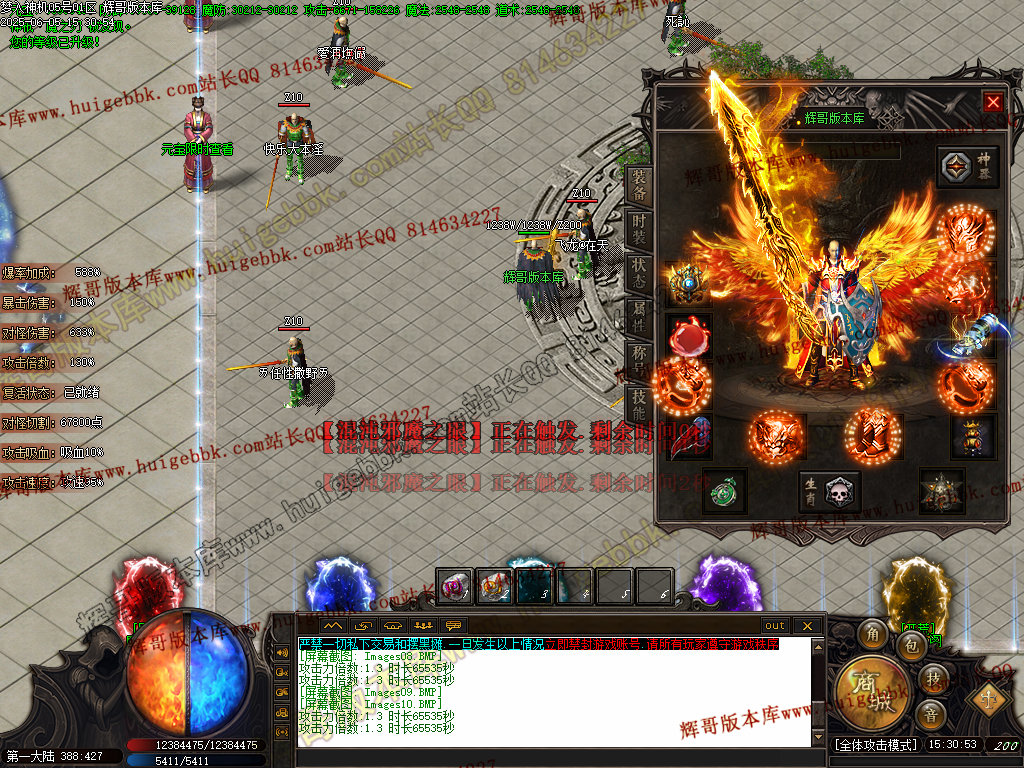The image size is (1024, 768).
Task: Select the flaming boots equipment slot
Action: (x=872, y=435)
